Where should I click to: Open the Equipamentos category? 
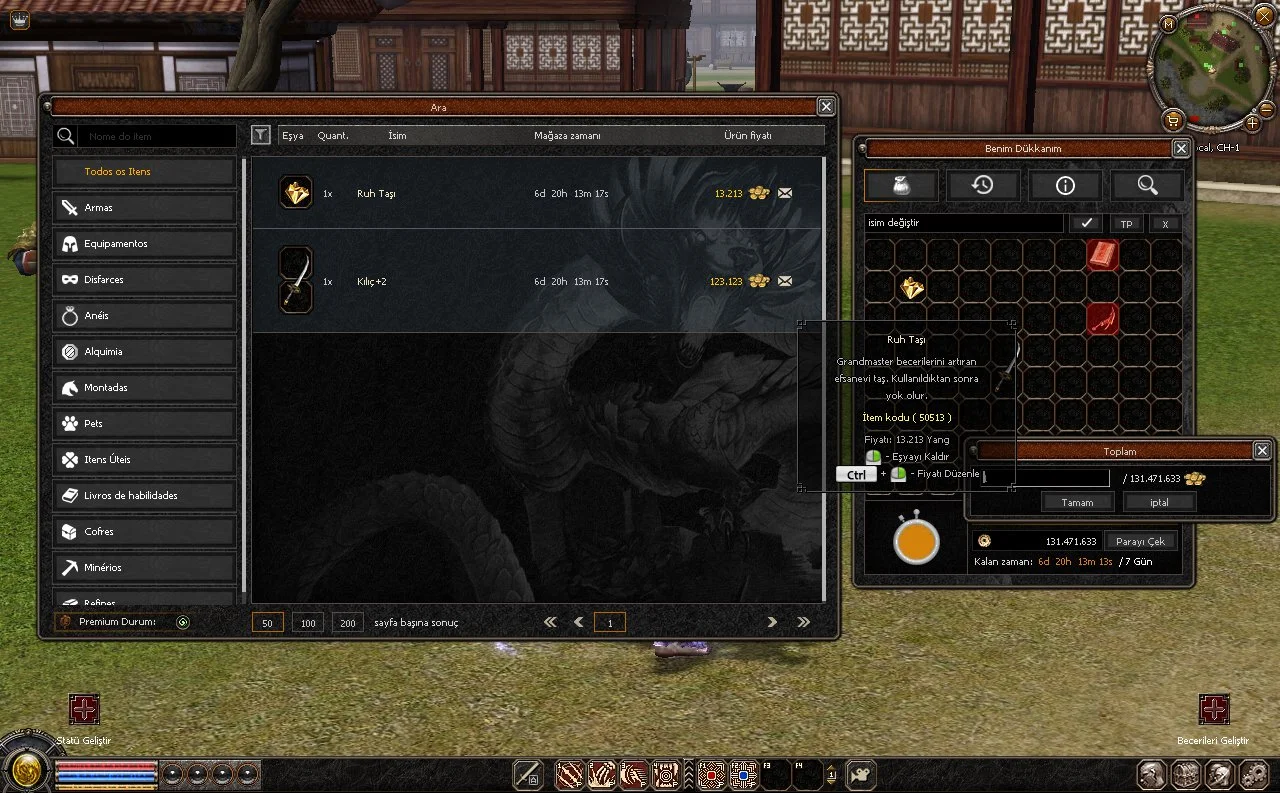(x=146, y=244)
